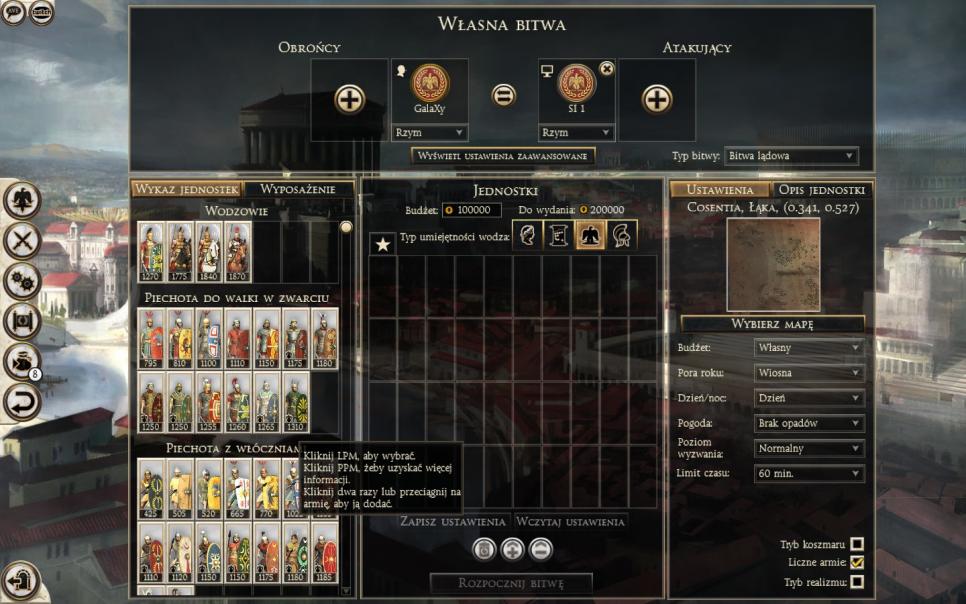This screenshot has width=966, height=604.
Task: Start the battle with Rozpocznij bitwę
Action: click(511, 583)
